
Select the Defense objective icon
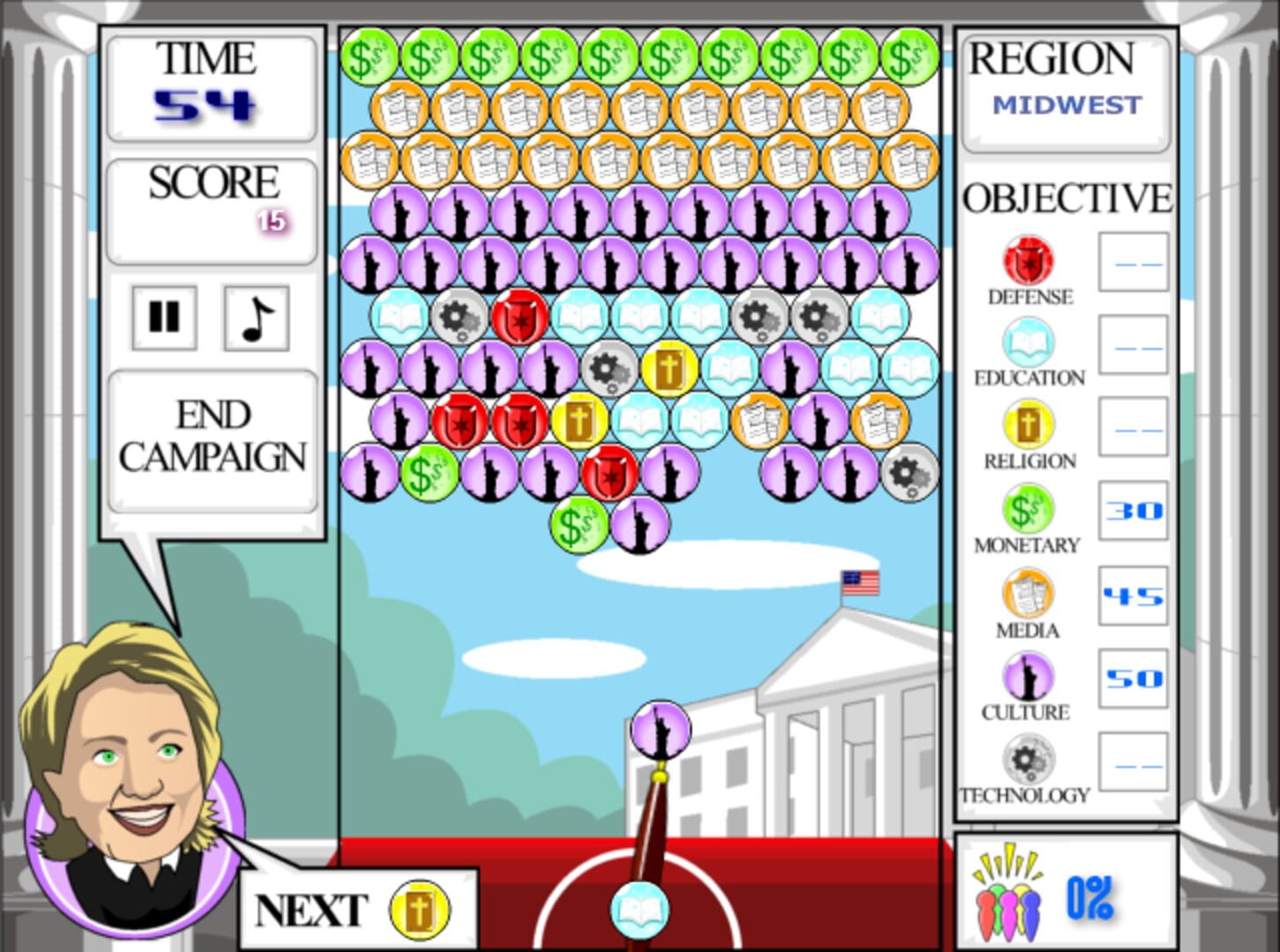pyautogui.click(x=1028, y=261)
